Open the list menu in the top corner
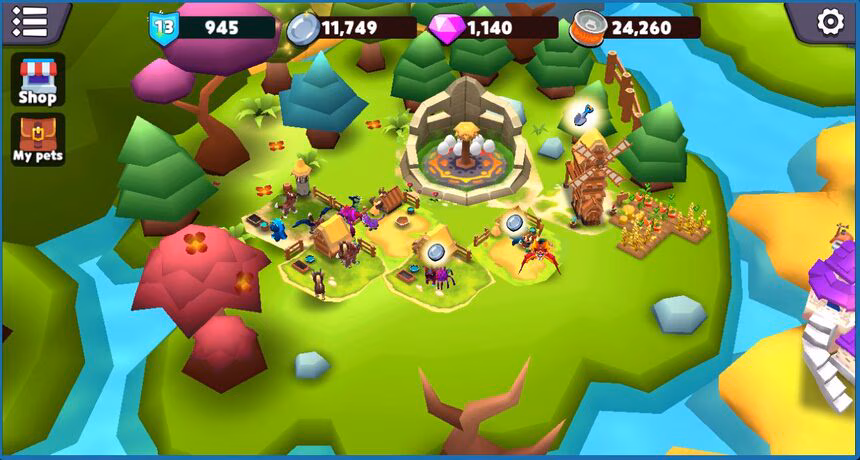 pos(30,22)
